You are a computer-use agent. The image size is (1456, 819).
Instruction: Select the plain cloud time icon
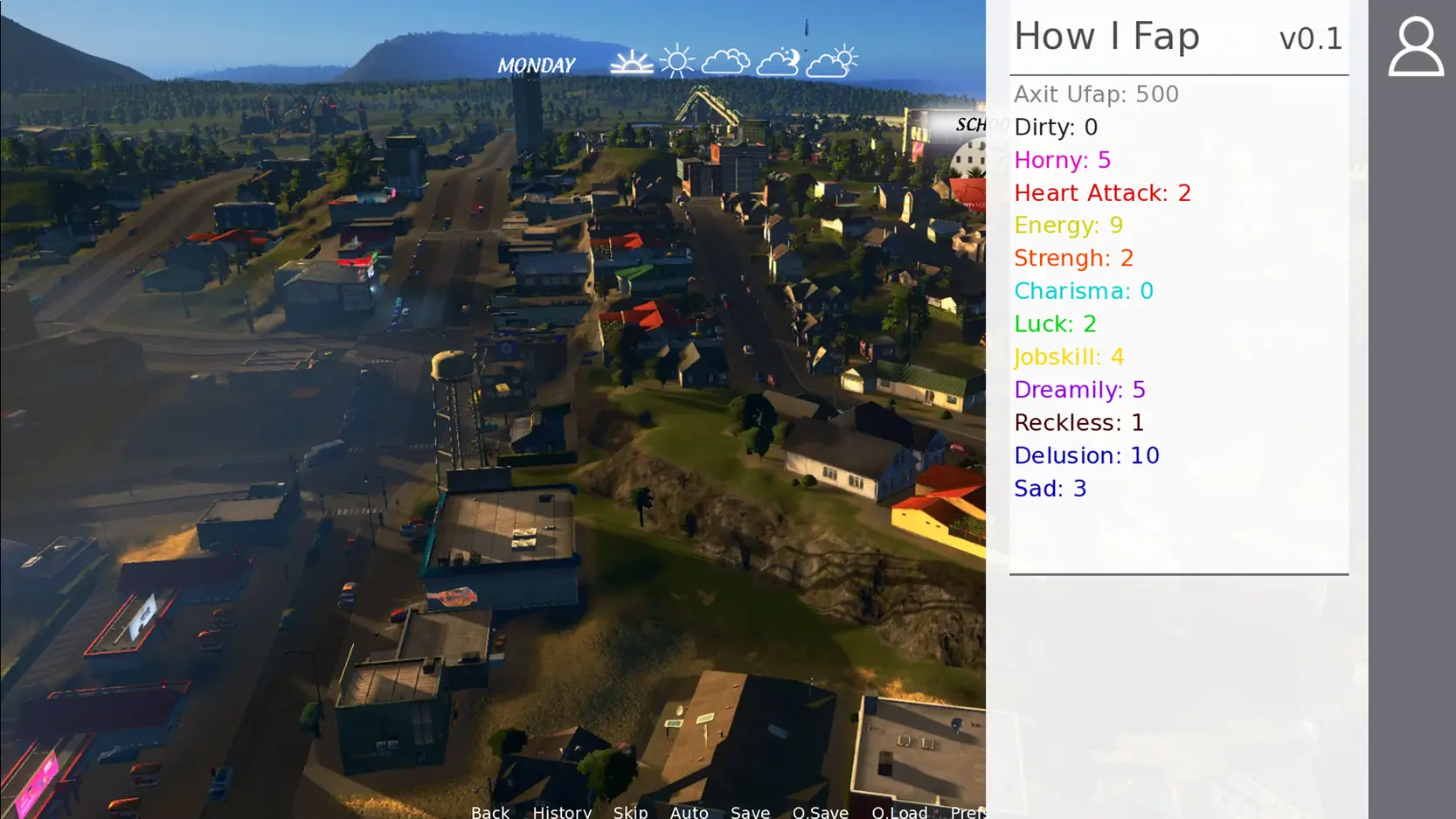coord(725,62)
